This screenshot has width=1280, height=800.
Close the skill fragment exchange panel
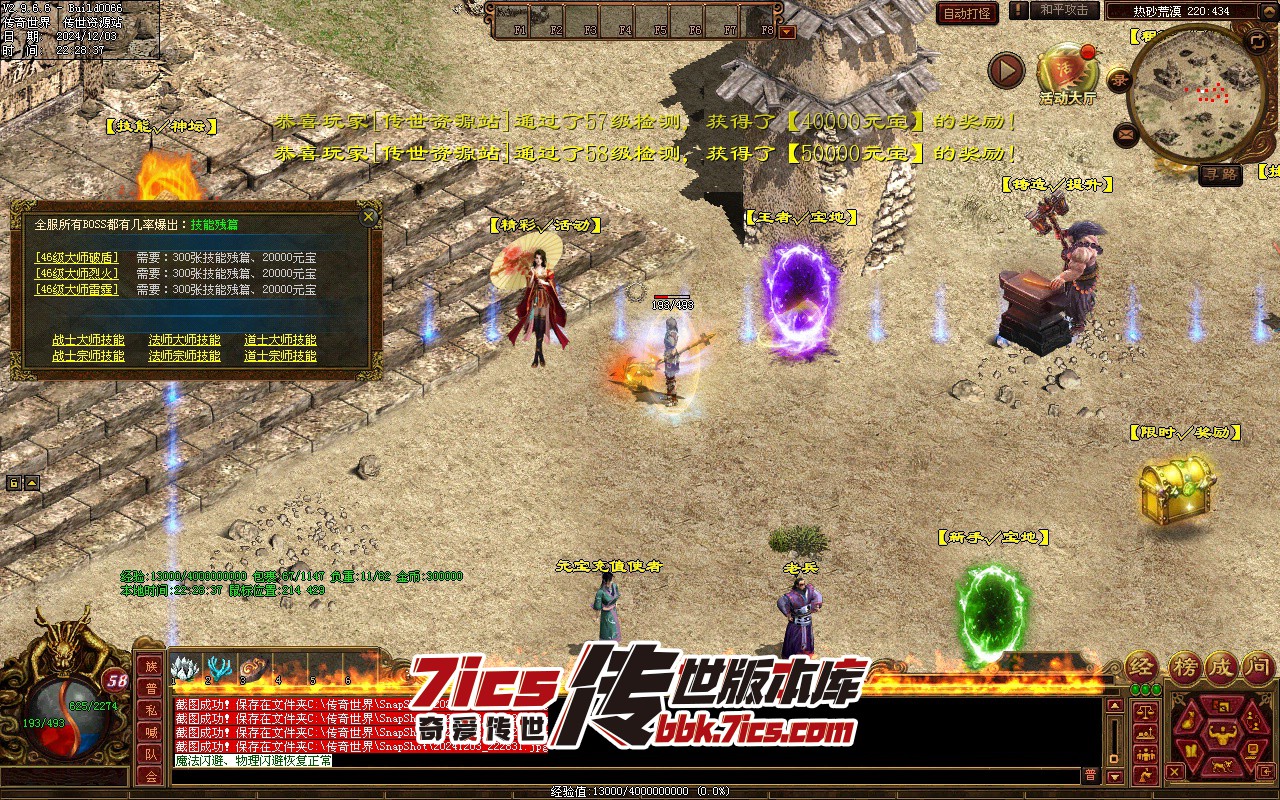(x=369, y=216)
